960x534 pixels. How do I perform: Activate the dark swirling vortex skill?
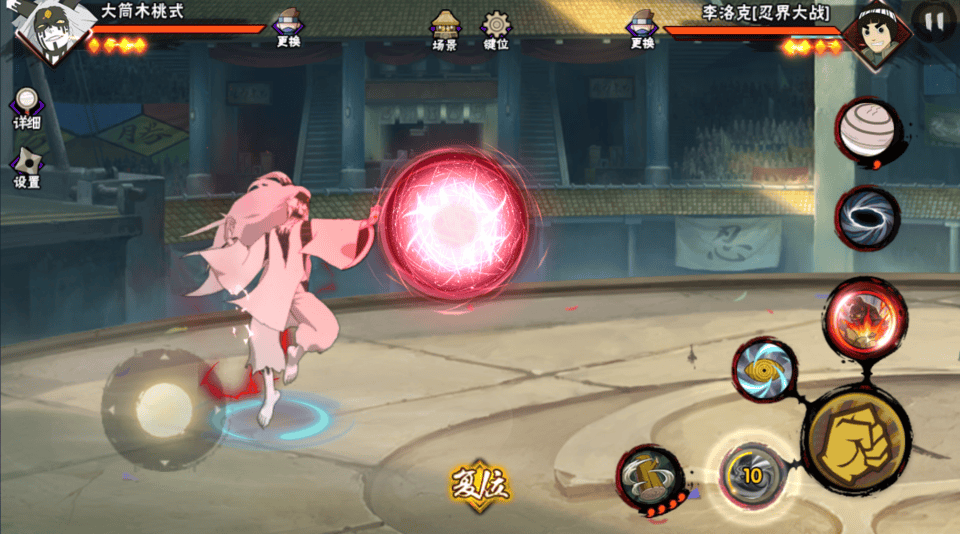click(x=867, y=216)
